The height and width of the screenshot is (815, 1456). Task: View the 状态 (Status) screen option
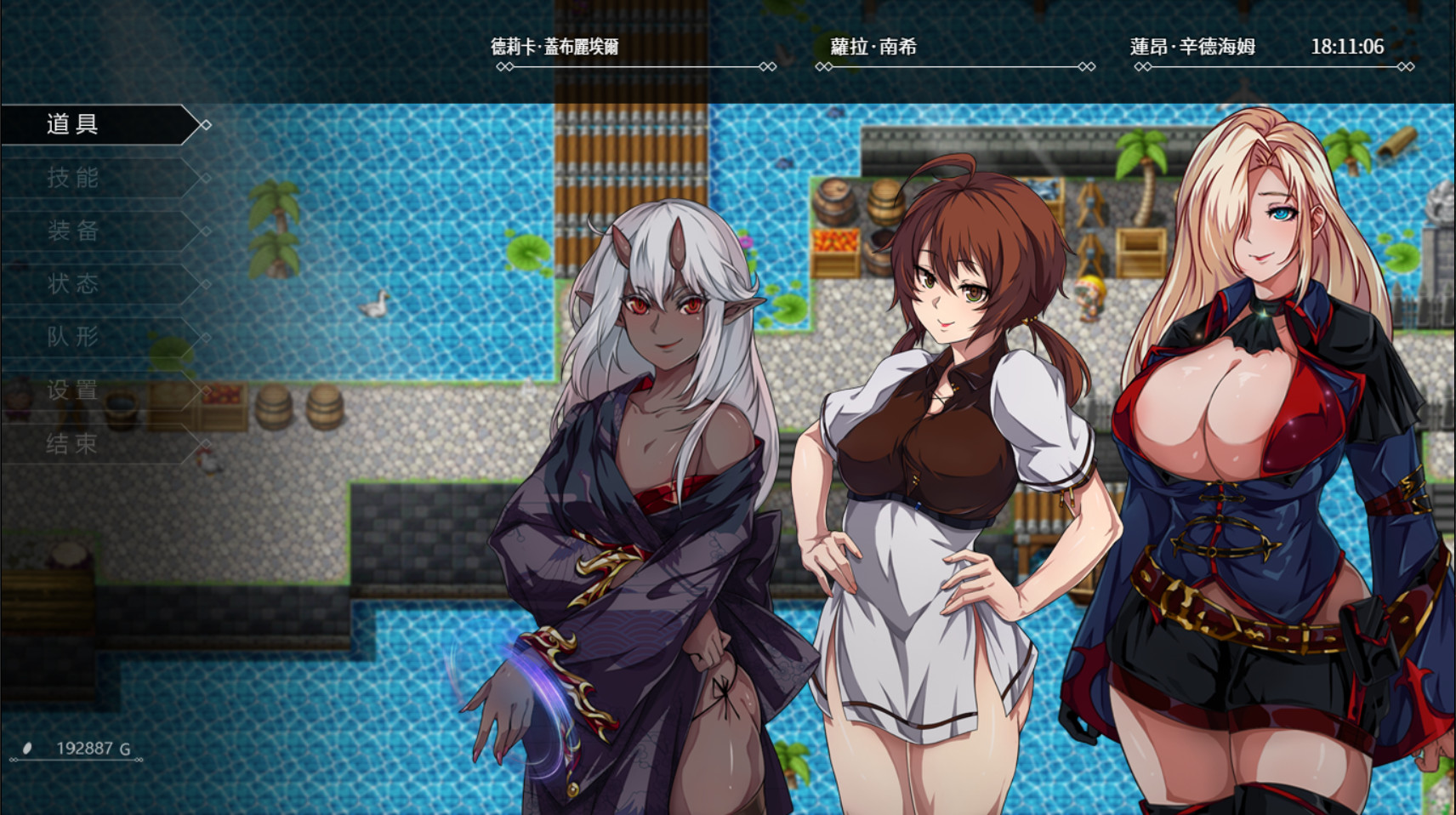point(72,284)
